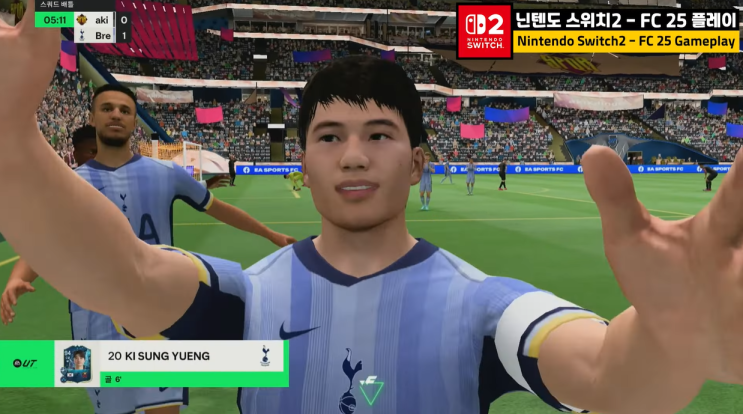Image resolution: width=743 pixels, height=414 pixels.
Task: Select the 'Nintendo Switch2 - FC 25 Gameplay' yellow title banner
Action: 627,43
